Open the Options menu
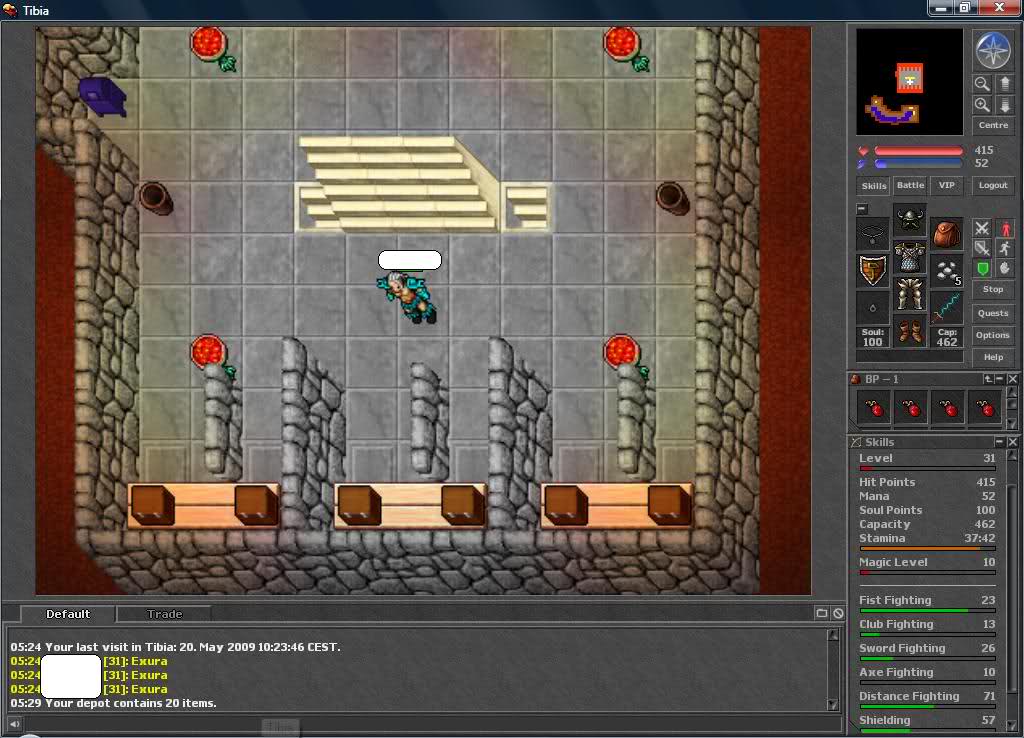Screen dimensions: 1024x738 [x=993, y=335]
